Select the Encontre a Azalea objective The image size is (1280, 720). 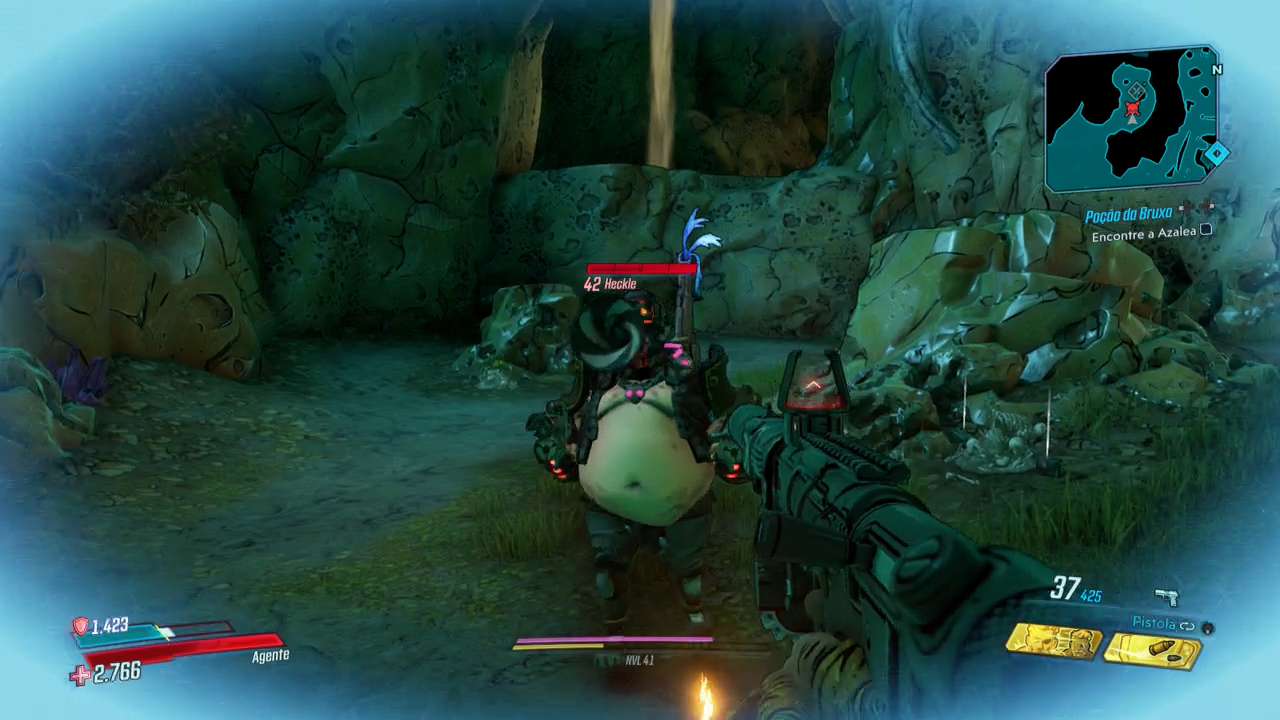tap(1144, 236)
